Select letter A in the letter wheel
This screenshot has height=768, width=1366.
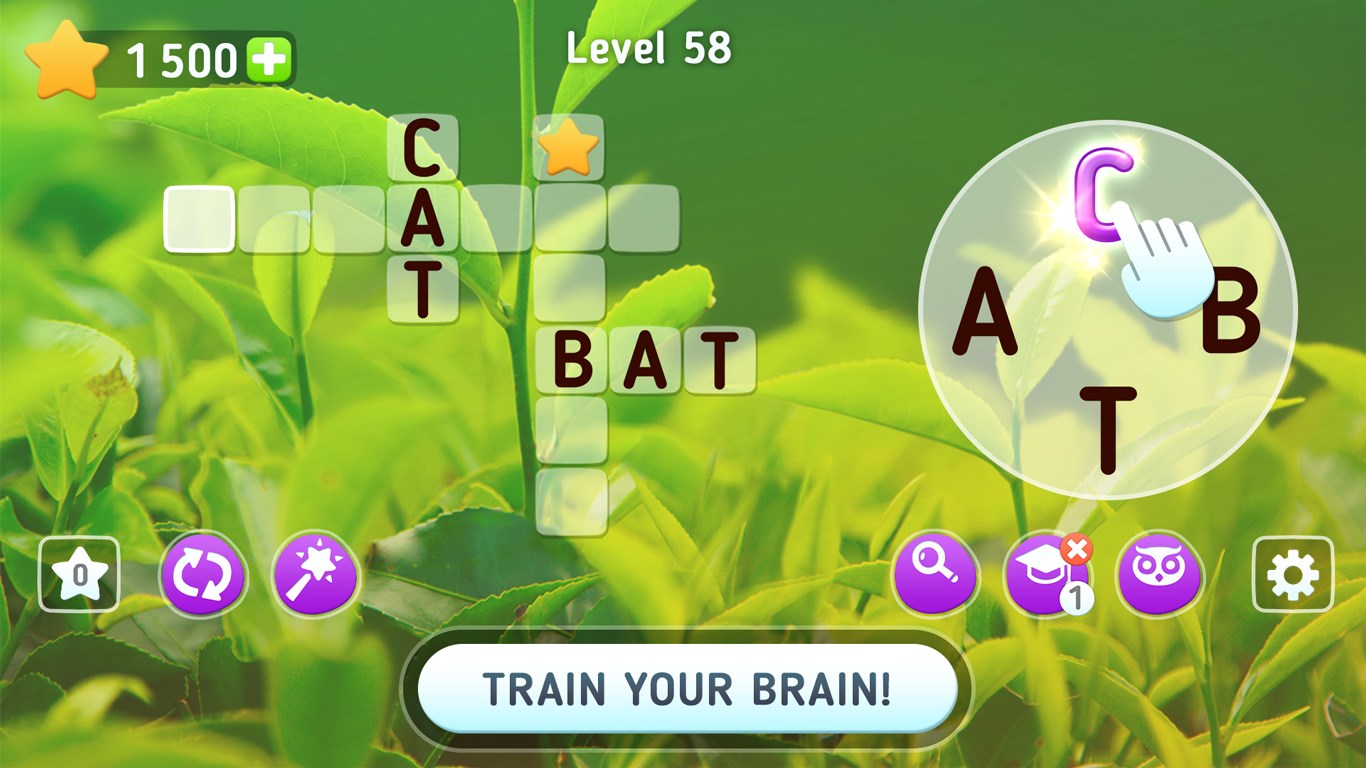986,312
